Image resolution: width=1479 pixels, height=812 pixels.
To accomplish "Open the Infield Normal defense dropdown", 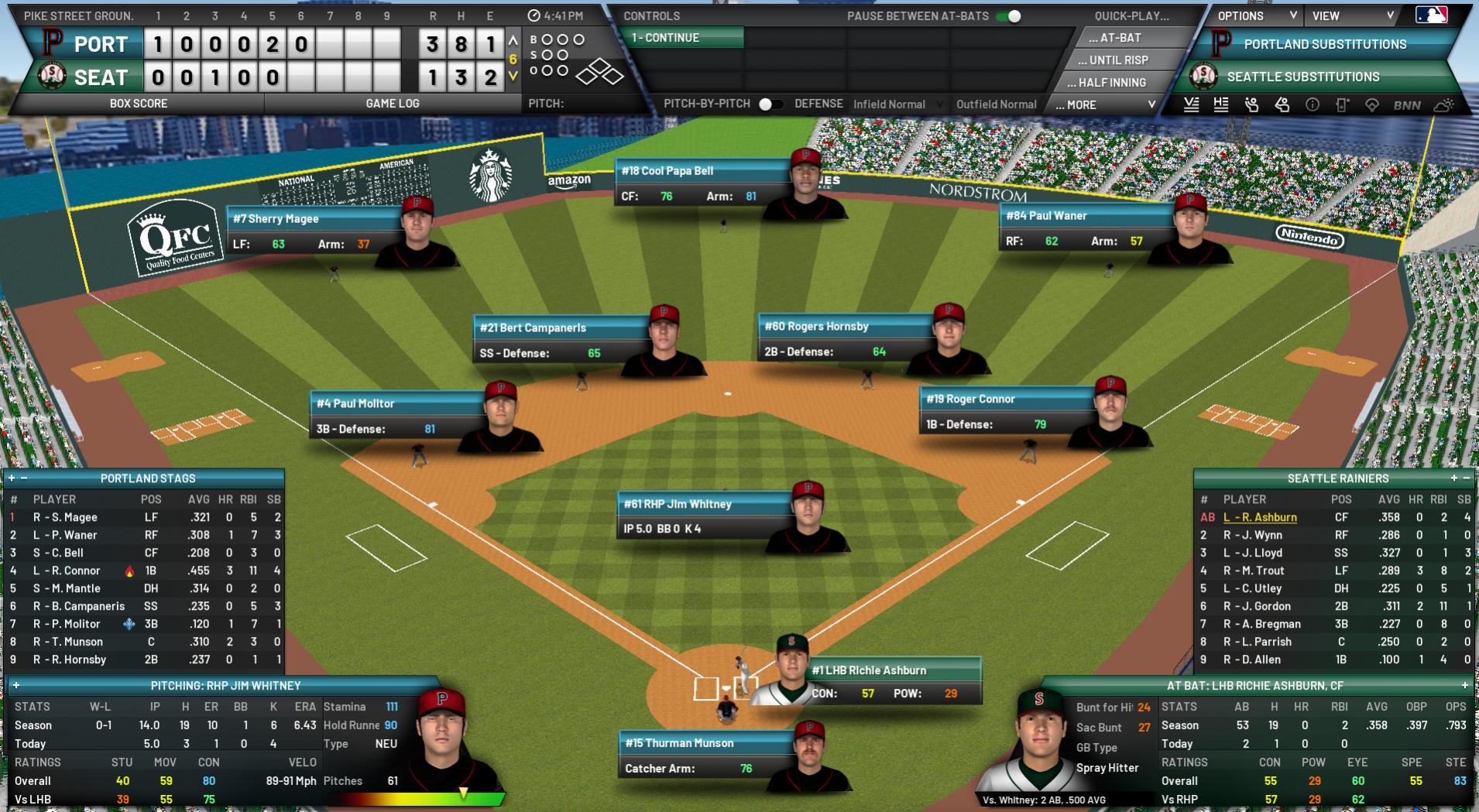I will pos(897,104).
